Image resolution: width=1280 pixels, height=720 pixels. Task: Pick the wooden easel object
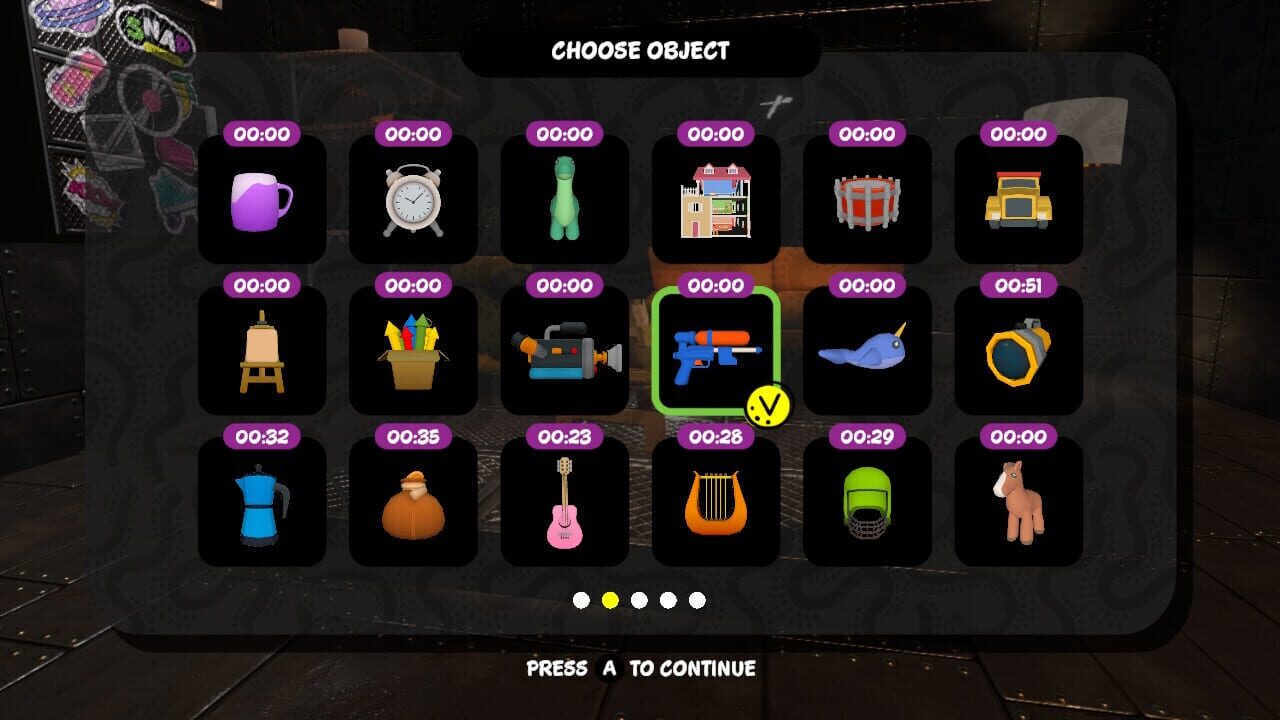[x=262, y=352]
